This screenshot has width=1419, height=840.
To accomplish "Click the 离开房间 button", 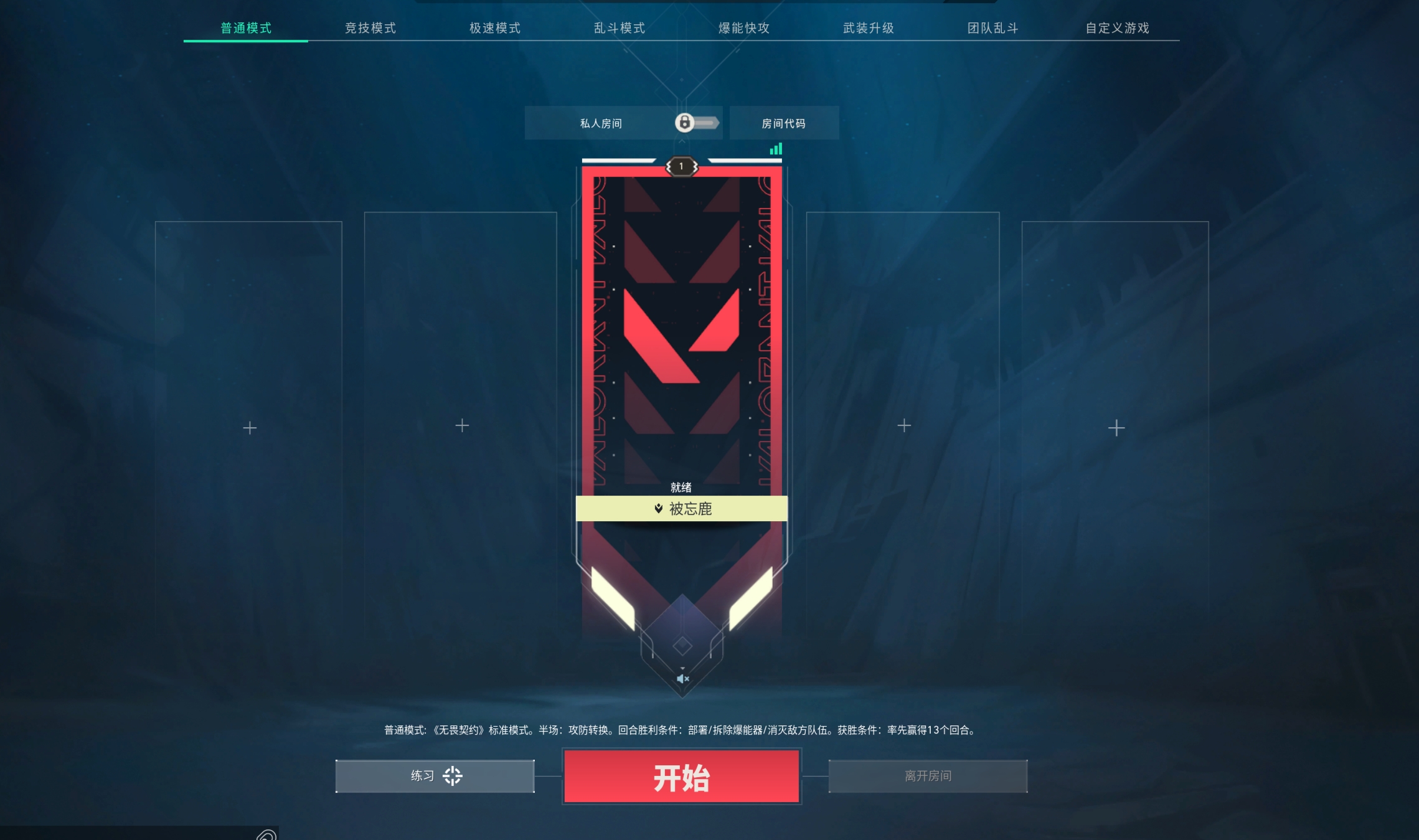I will pyautogui.click(x=928, y=776).
